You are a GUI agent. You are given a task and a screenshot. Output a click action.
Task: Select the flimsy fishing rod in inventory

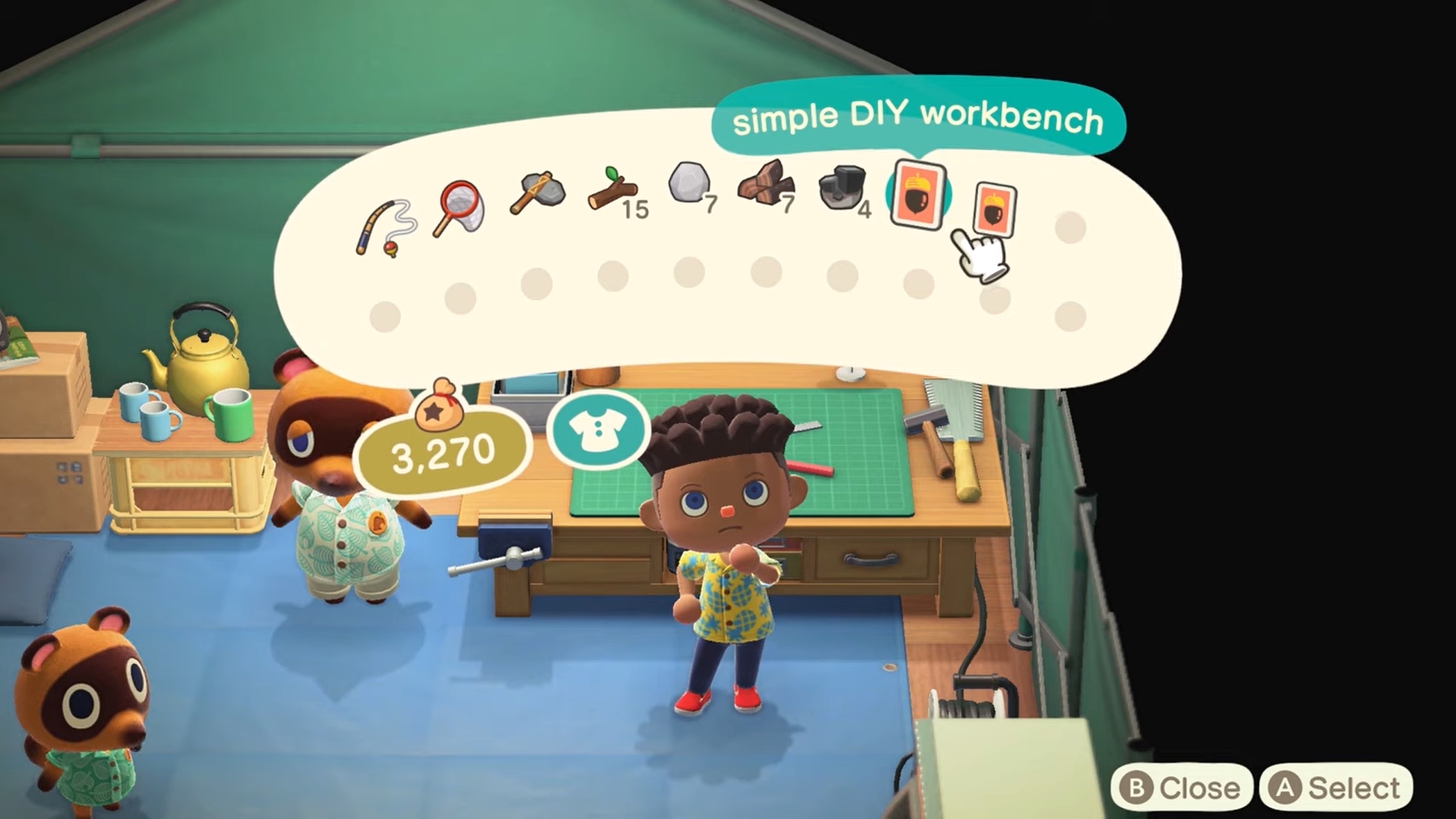[x=383, y=220]
